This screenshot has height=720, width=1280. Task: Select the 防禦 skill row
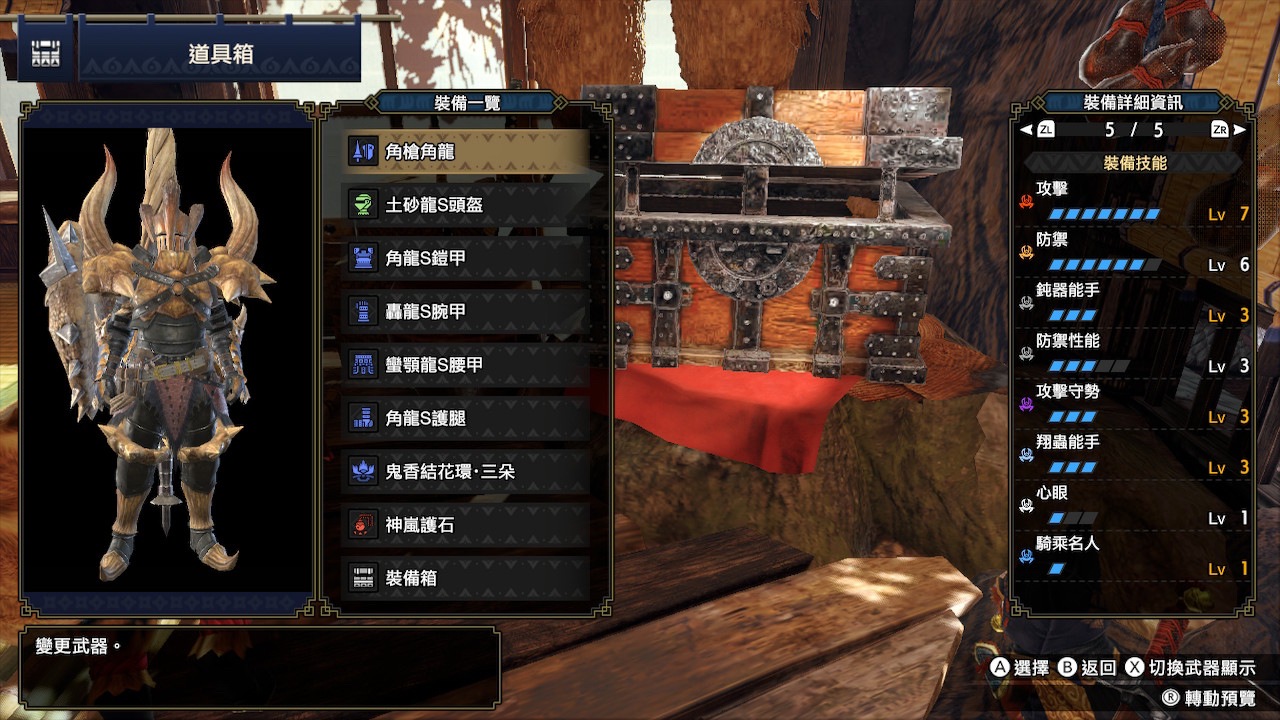tap(1134, 252)
